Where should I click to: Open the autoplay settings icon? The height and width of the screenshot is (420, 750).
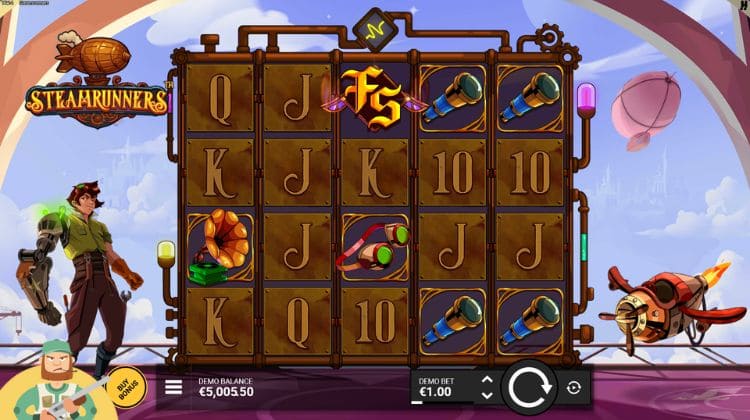point(574,387)
